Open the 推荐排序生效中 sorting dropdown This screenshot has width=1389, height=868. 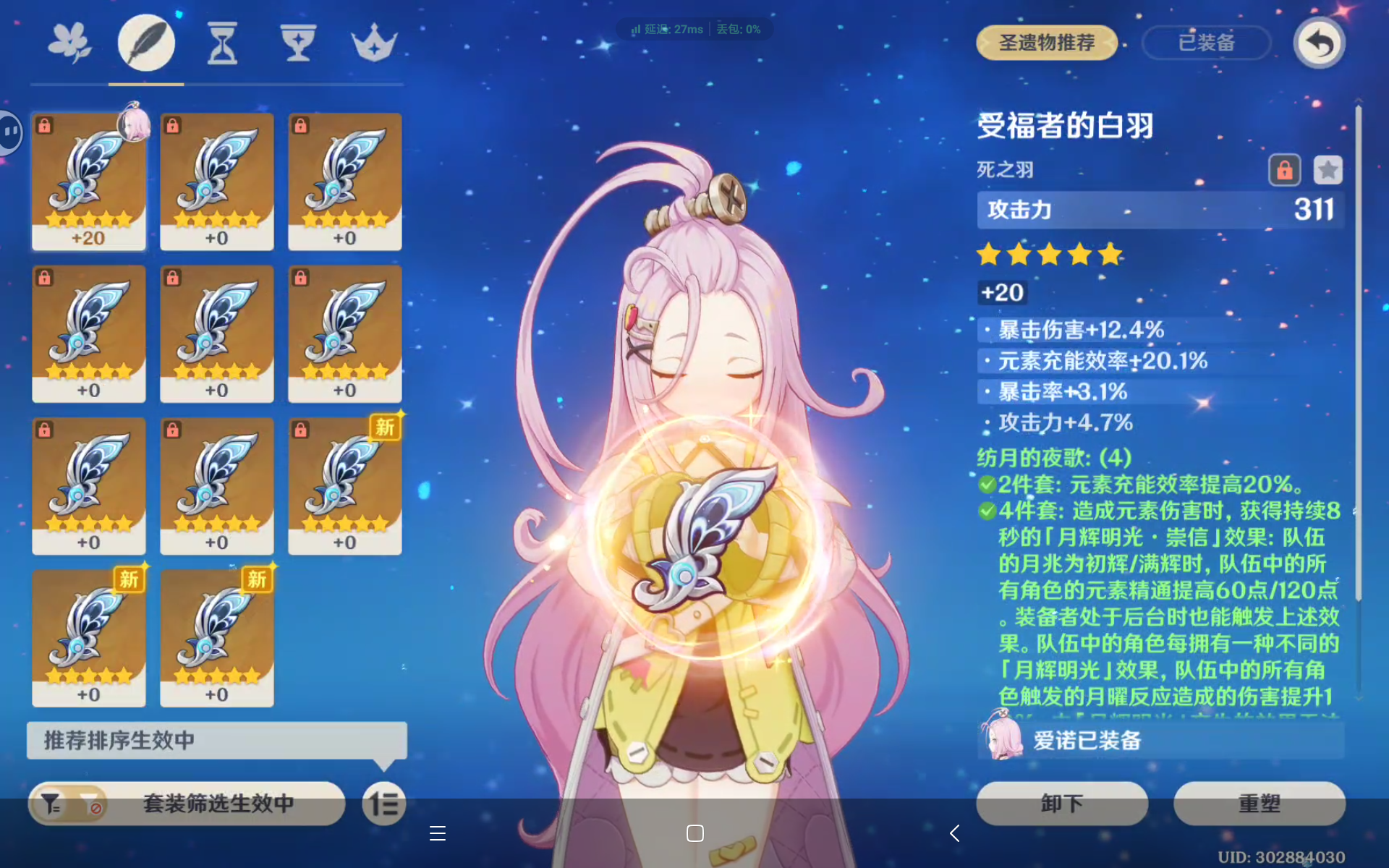coord(216,741)
